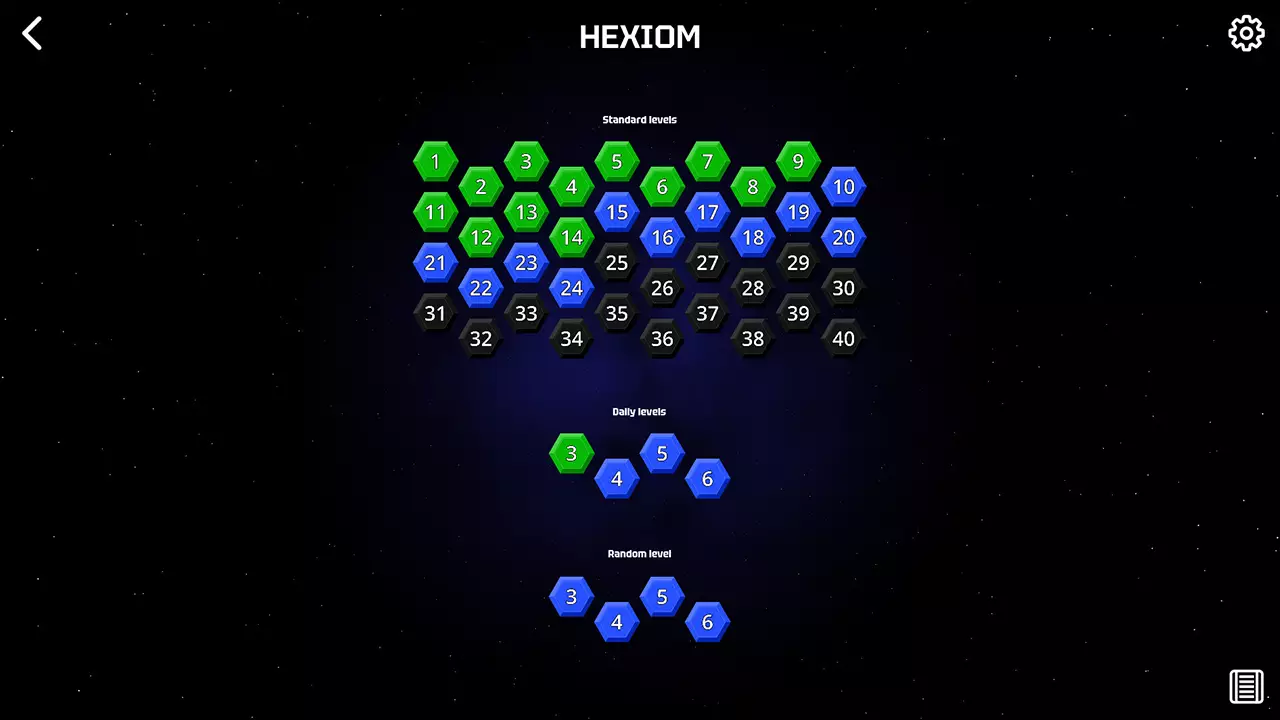Select the green level 9 hexagon
The width and height of the screenshot is (1280, 720).
pos(798,161)
